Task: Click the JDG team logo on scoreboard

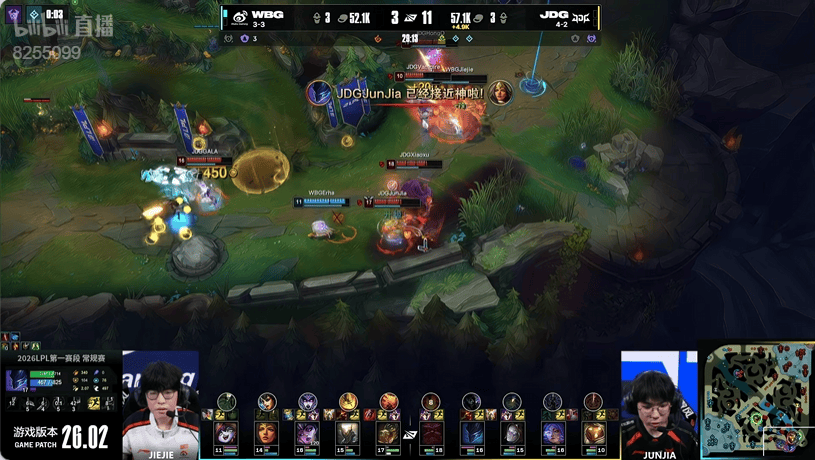Action: click(585, 17)
